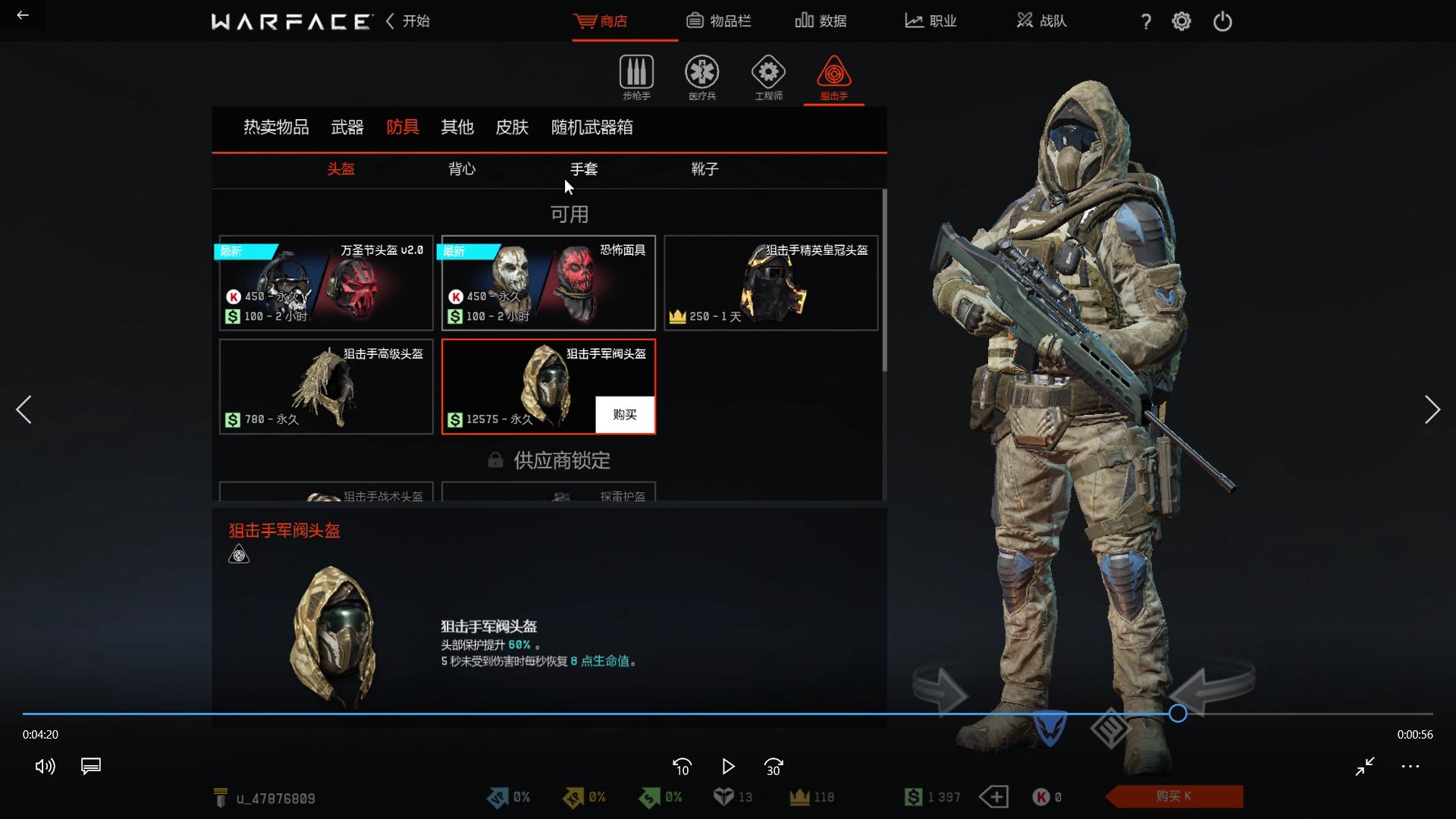Viewport: 1456px width, 819px height.
Task: Switch to the 背心 vest subcategory
Action: (462, 169)
